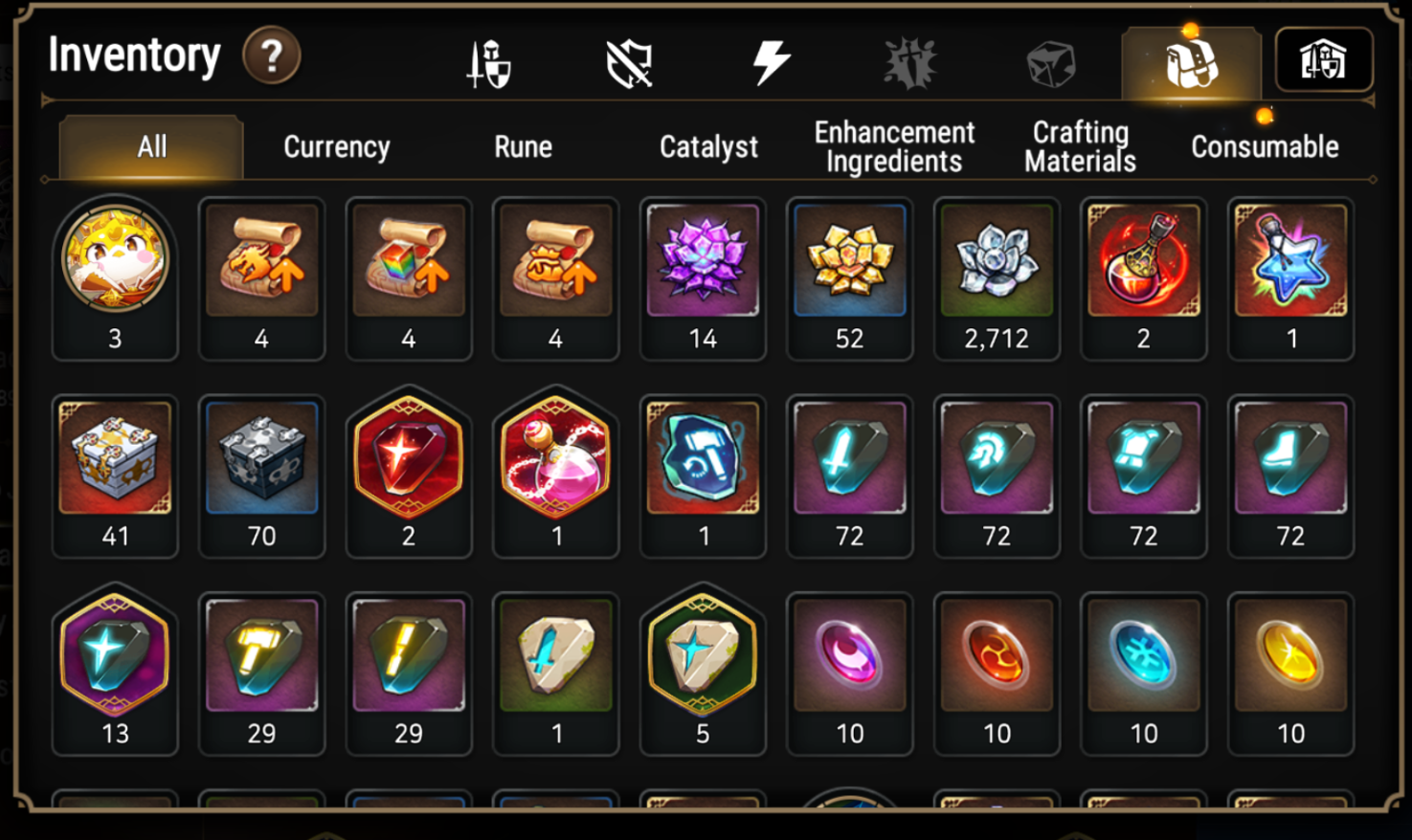Open the lightning bolt category icon
The image size is (1412, 840).
(x=773, y=60)
